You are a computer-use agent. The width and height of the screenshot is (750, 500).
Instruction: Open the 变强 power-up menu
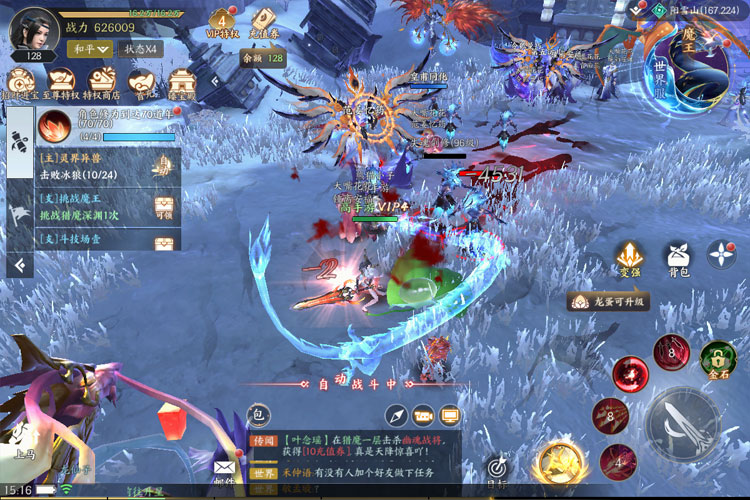click(629, 259)
